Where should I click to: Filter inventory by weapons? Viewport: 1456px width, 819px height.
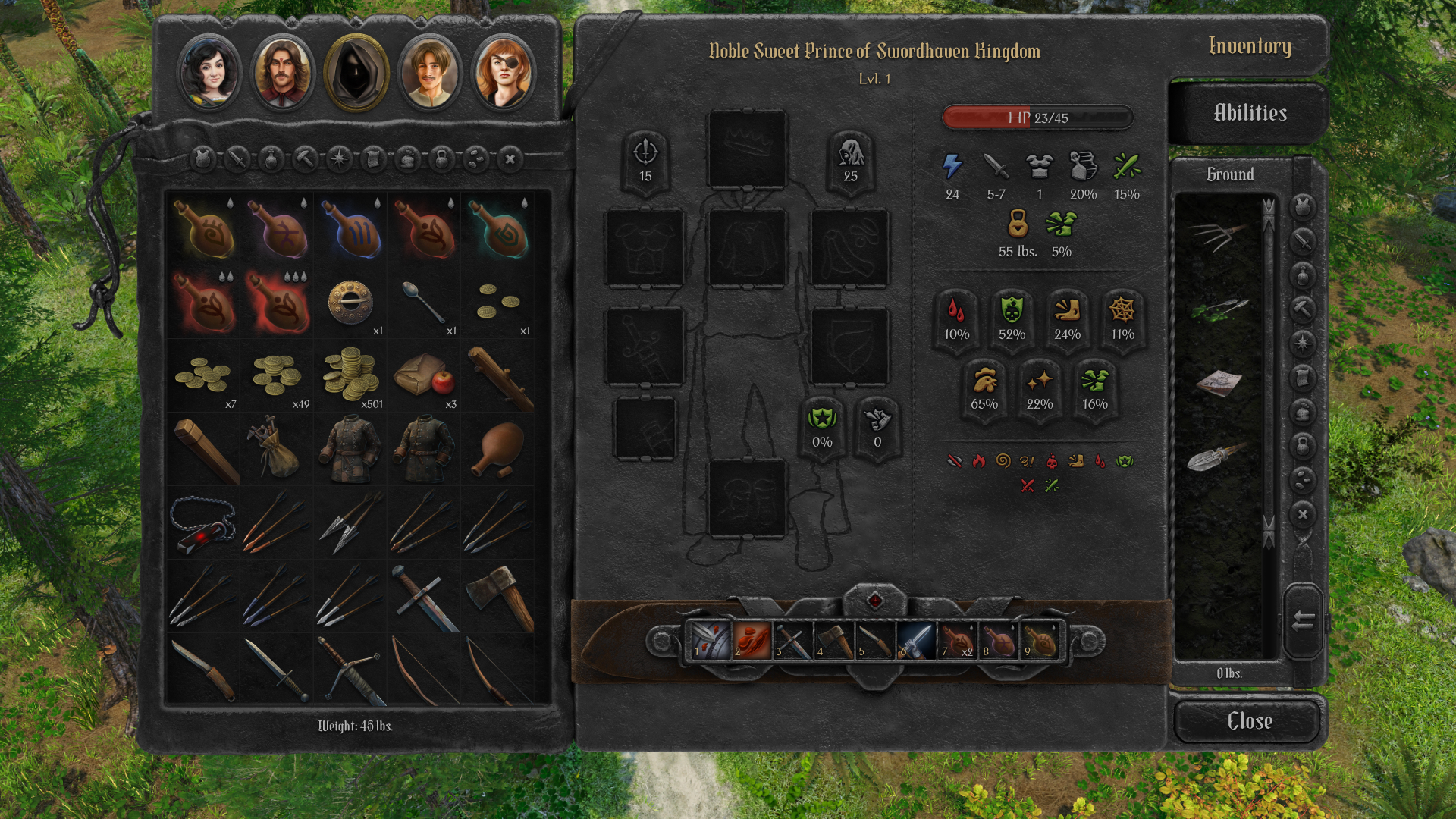[236, 160]
